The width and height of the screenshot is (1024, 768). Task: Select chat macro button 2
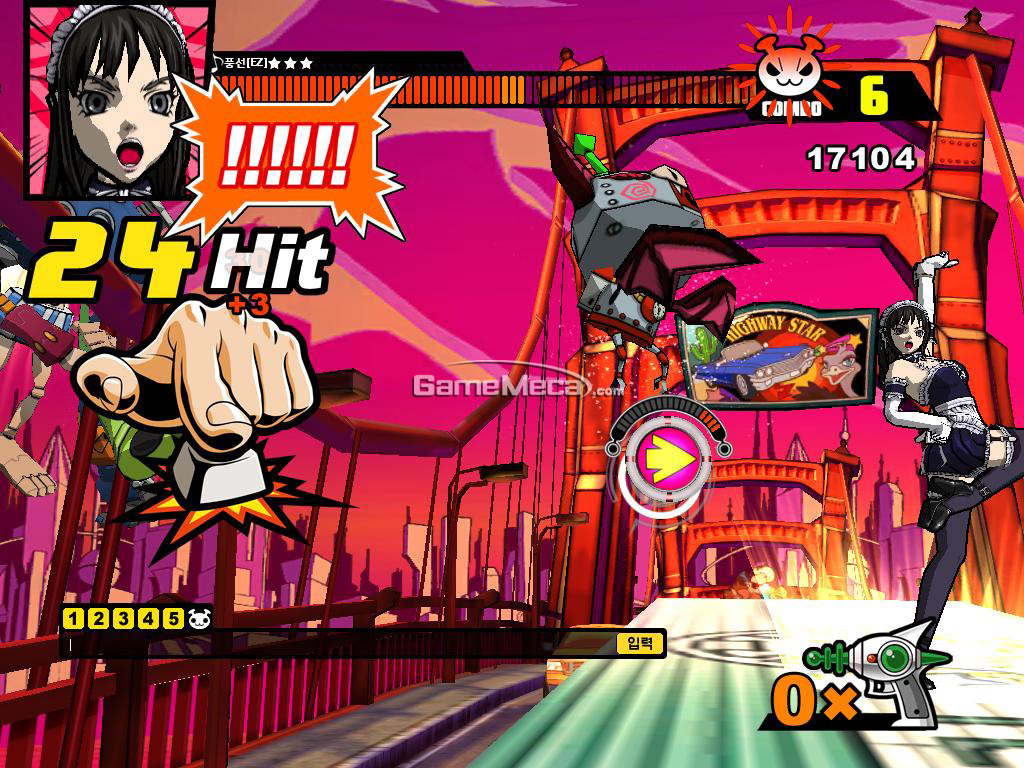(x=98, y=618)
